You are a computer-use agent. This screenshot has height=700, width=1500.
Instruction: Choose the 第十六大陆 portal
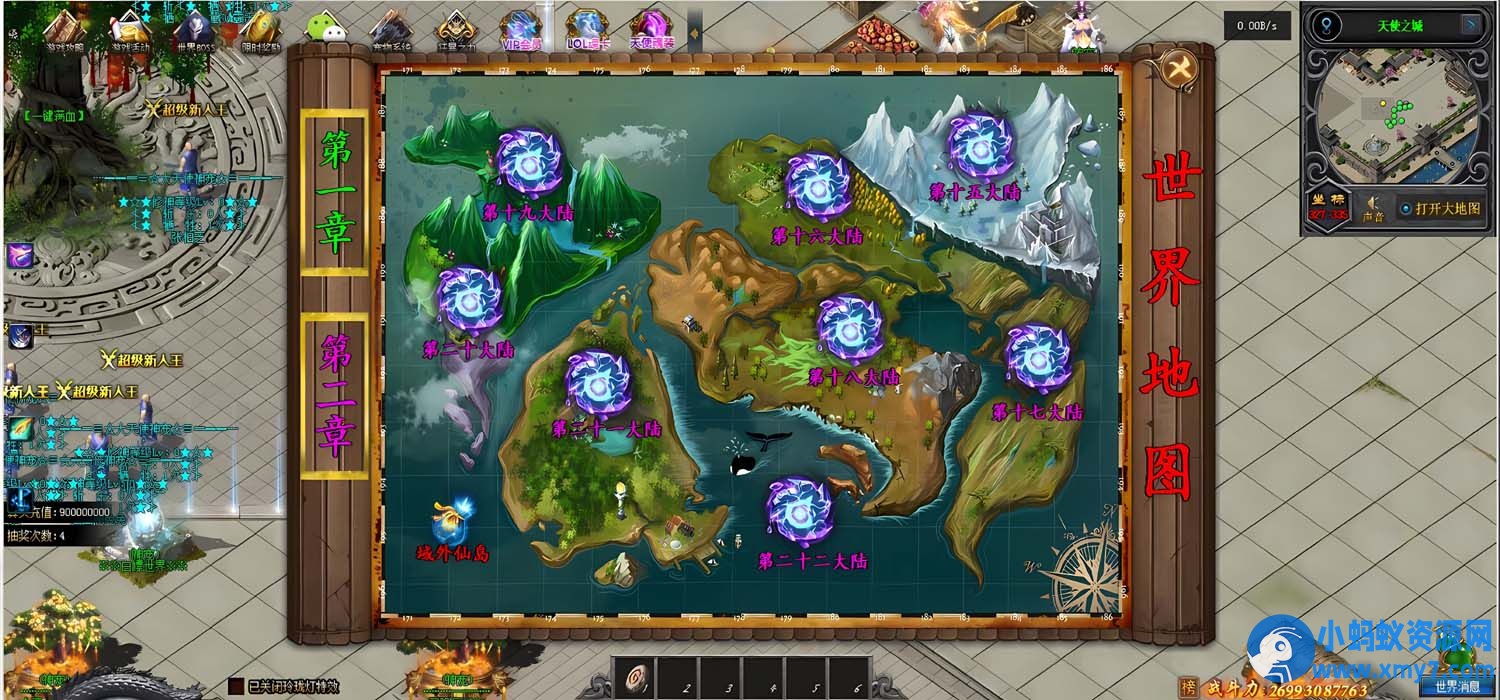click(x=818, y=186)
